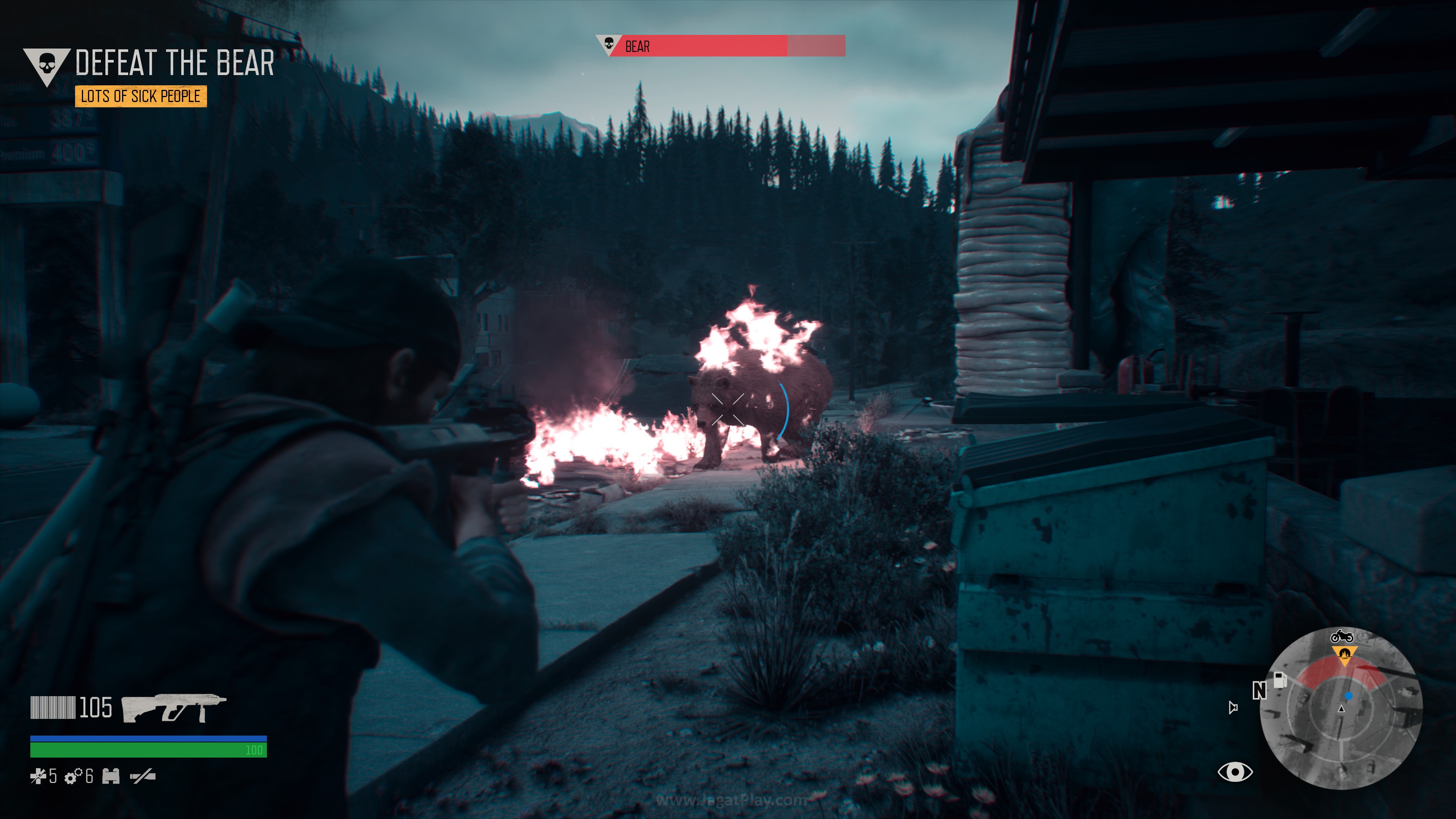The height and width of the screenshot is (819, 1456).
Task: Click the skull icon on the bear health bar
Action: tap(609, 44)
